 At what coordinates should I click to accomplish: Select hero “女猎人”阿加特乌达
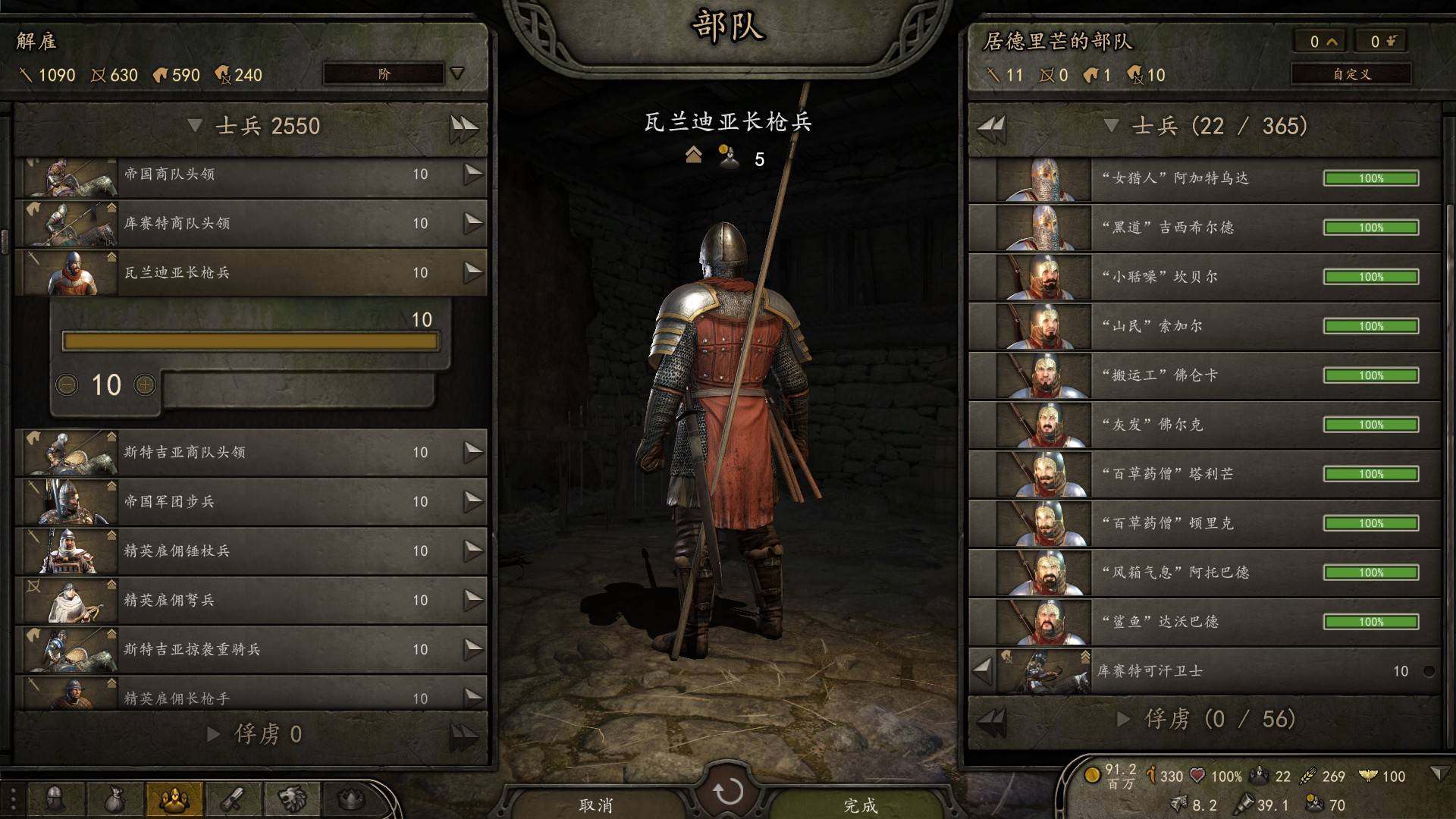(x=1204, y=178)
